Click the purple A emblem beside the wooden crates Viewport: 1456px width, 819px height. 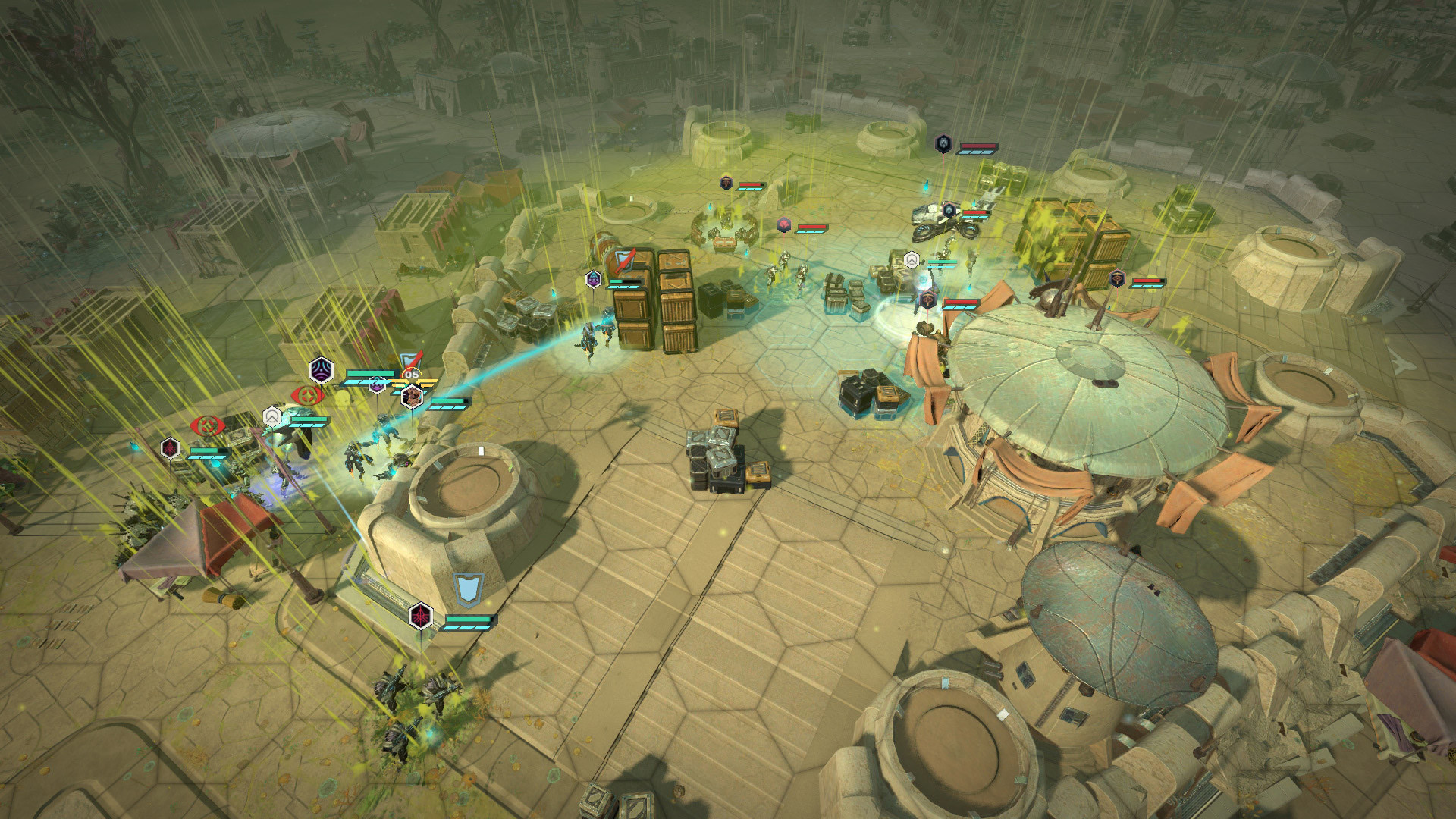pos(592,279)
